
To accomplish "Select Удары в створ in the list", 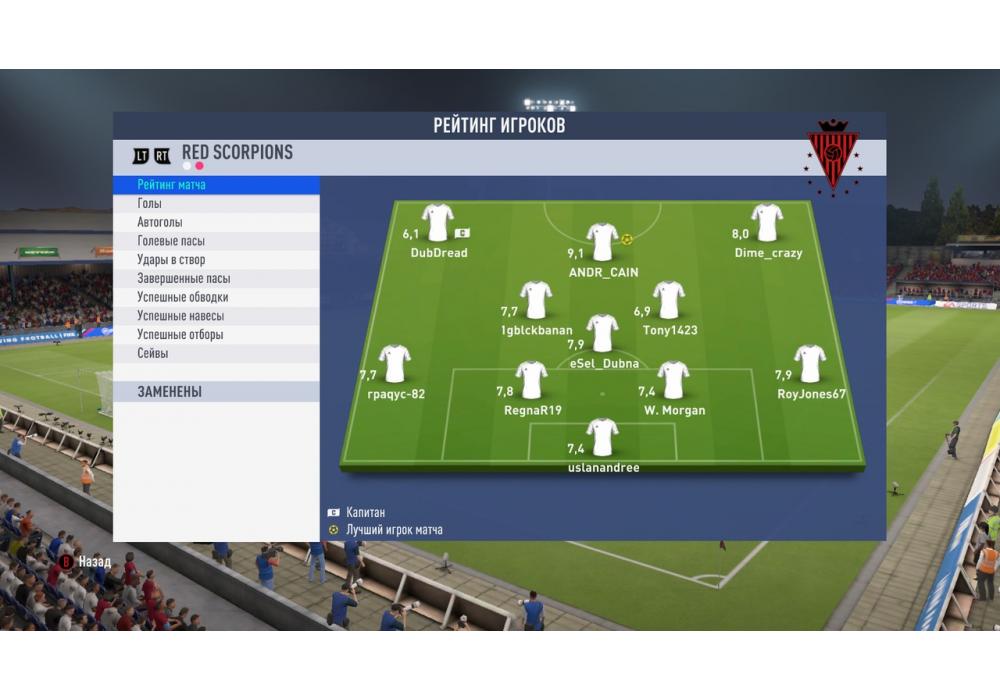I will (x=171, y=260).
